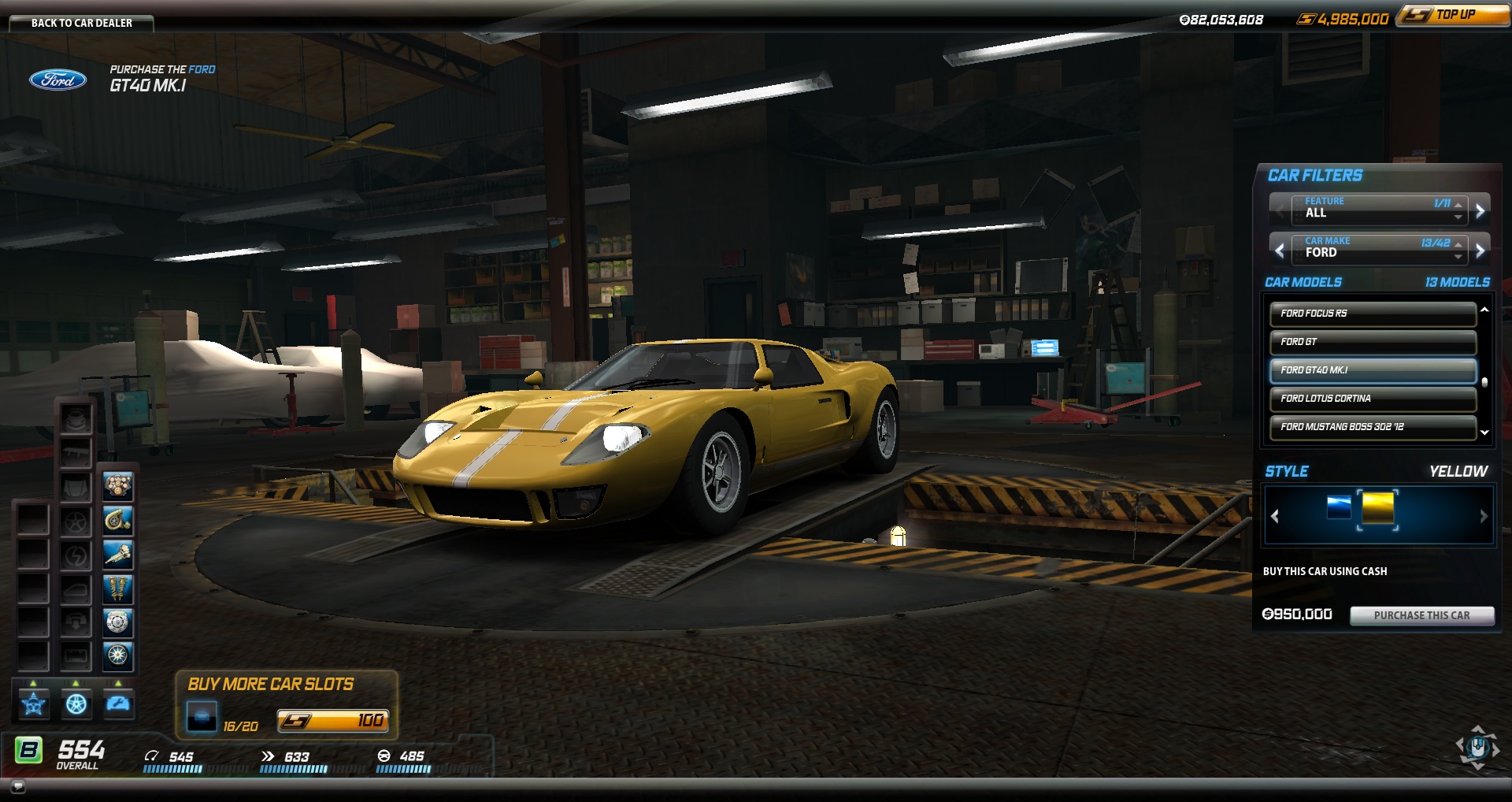The image size is (1512, 802).
Task: Go back to the car dealer
Action: 81,23
